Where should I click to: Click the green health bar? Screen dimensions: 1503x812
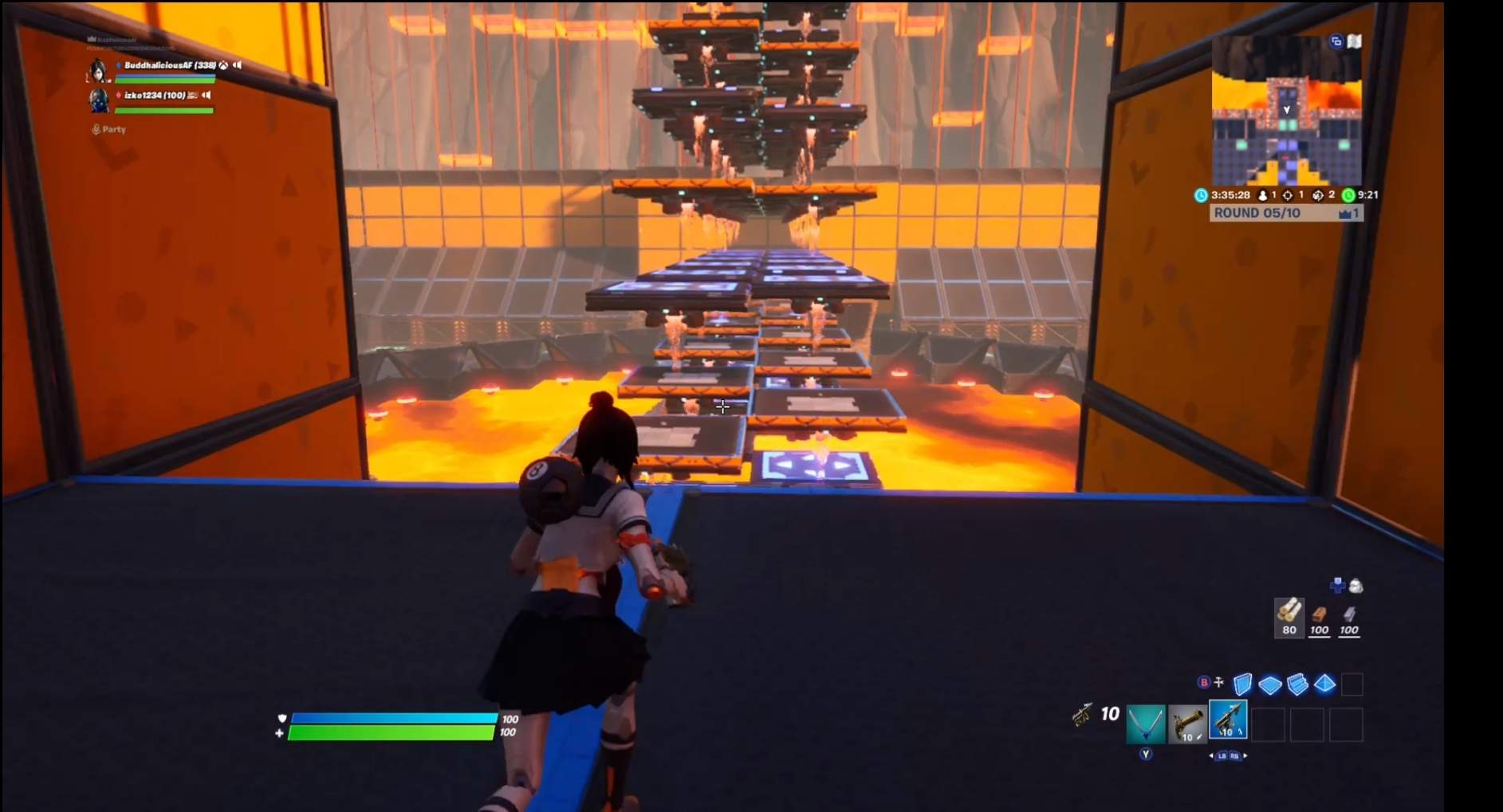(391, 732)
